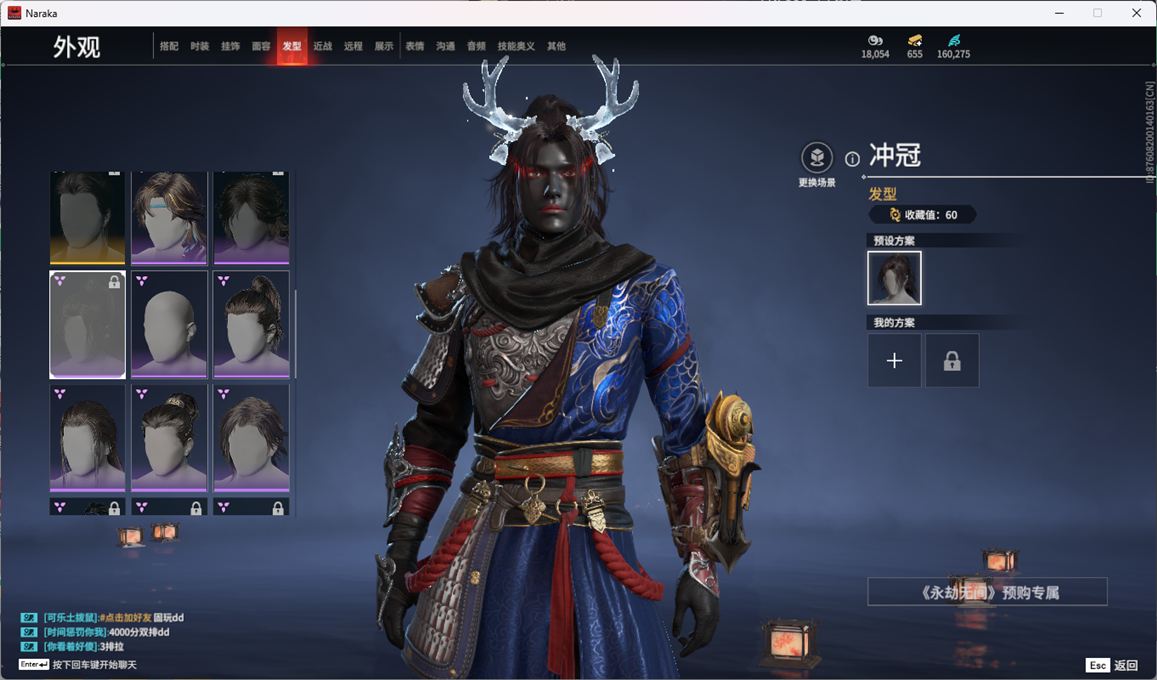The height and width of the screenshot is (680, 1157).
Task: Select the blue headband hairstyle
Action: (x=169, y=217)
